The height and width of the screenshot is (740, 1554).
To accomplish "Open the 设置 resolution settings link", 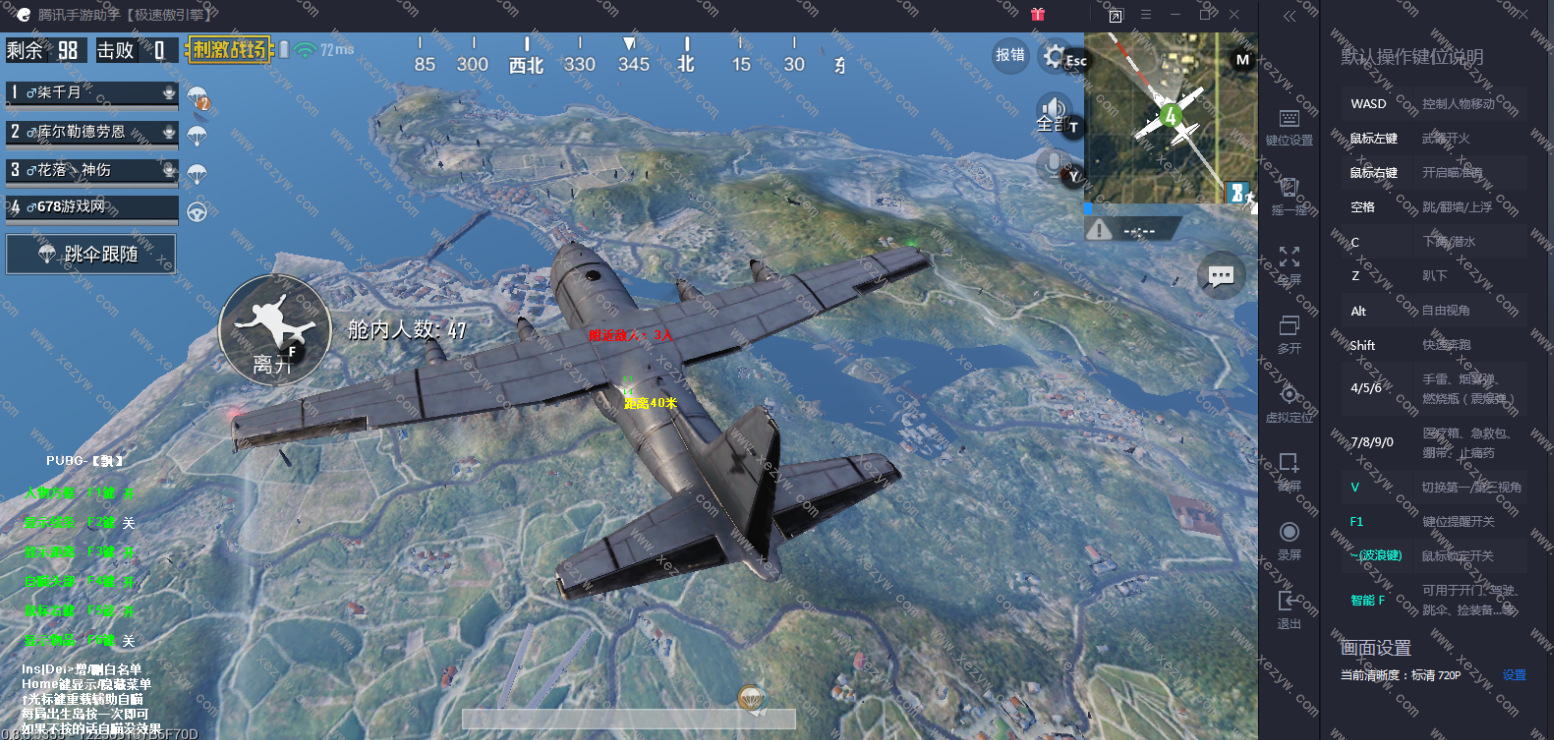I will tap(1514, 675).
